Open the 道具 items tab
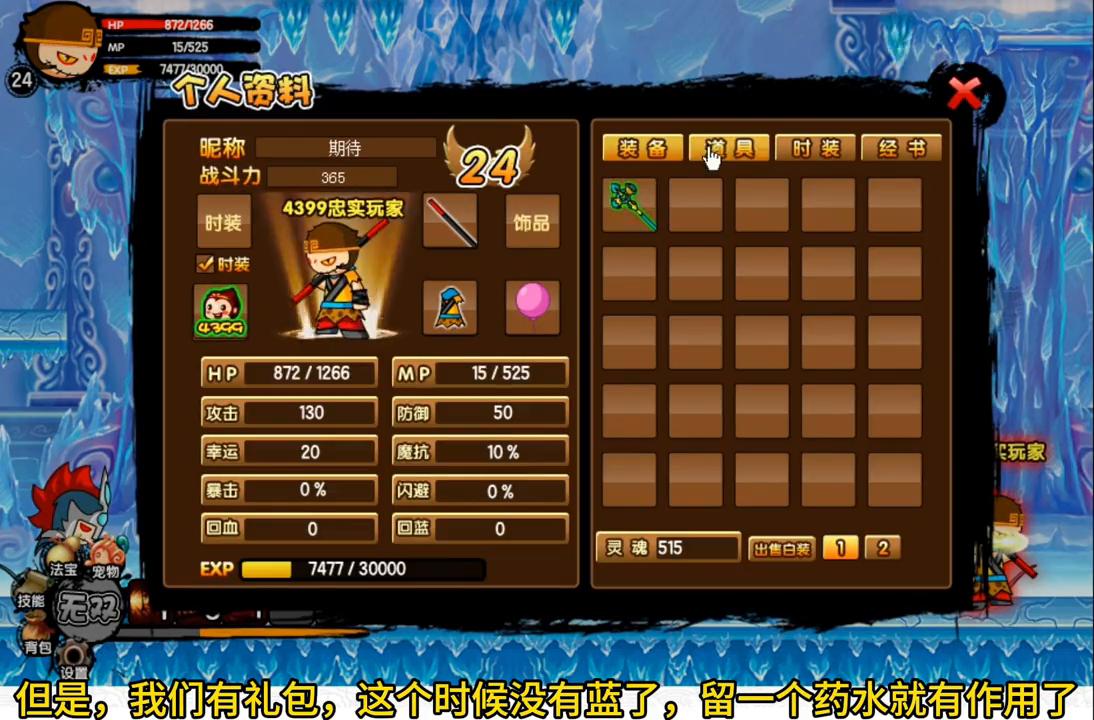Viewport: 1094px width, 720px height. click(x=729, y=149)
